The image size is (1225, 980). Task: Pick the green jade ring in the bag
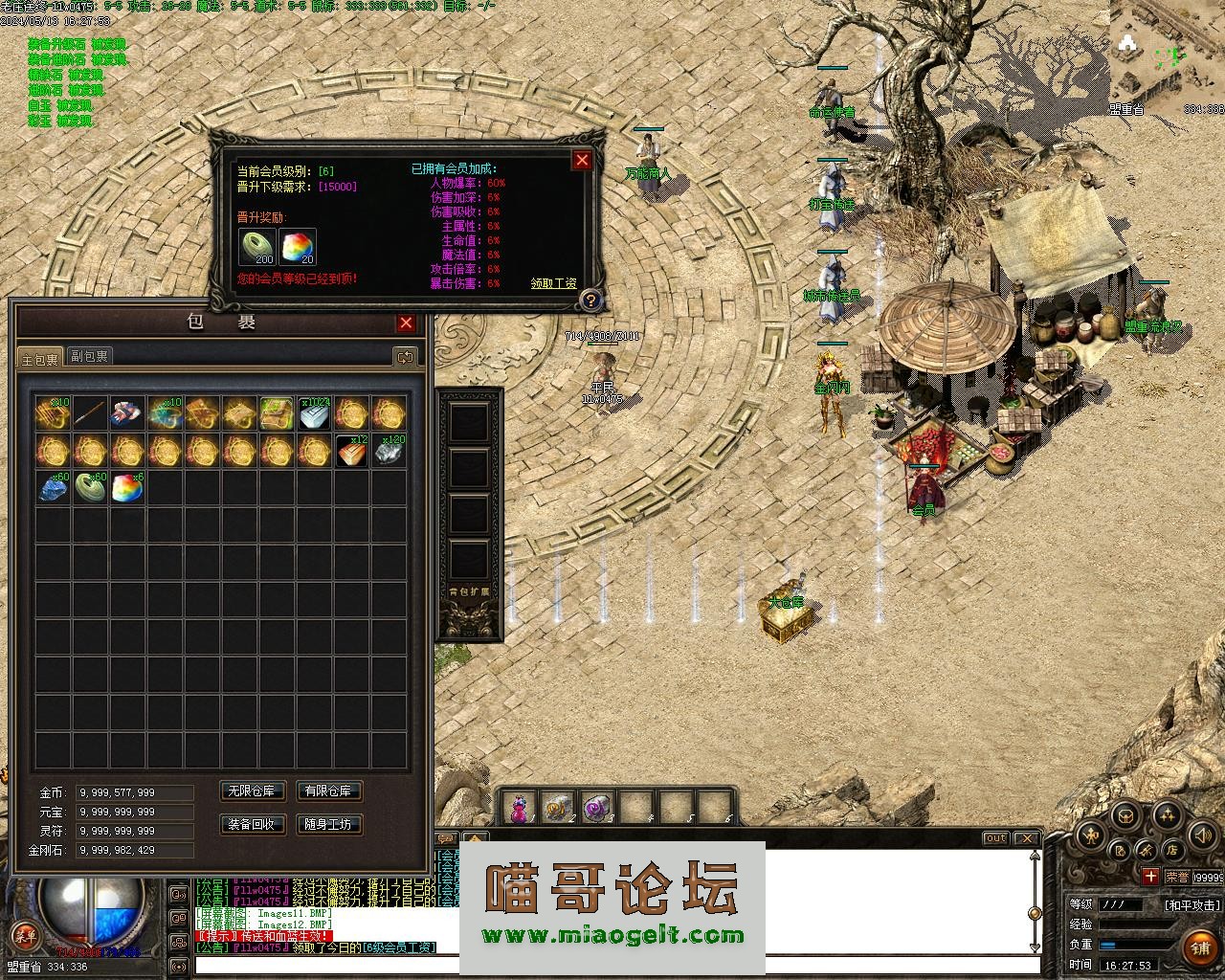pos(90,488)
